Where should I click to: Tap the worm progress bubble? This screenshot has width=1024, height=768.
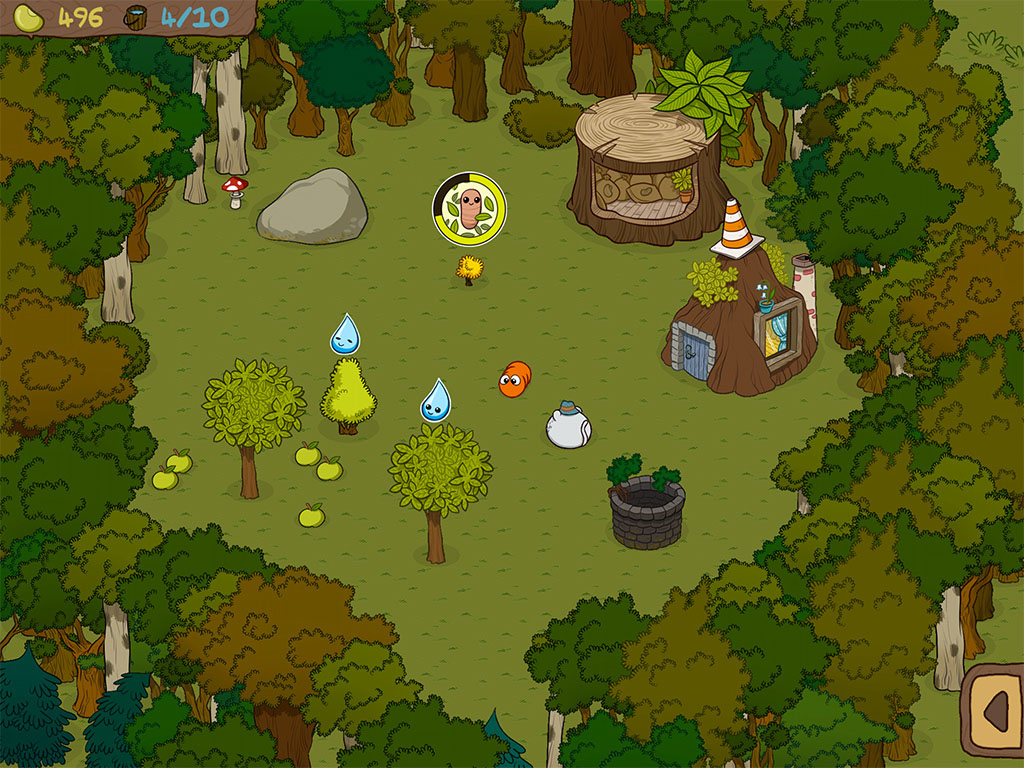tap(469, 209)
